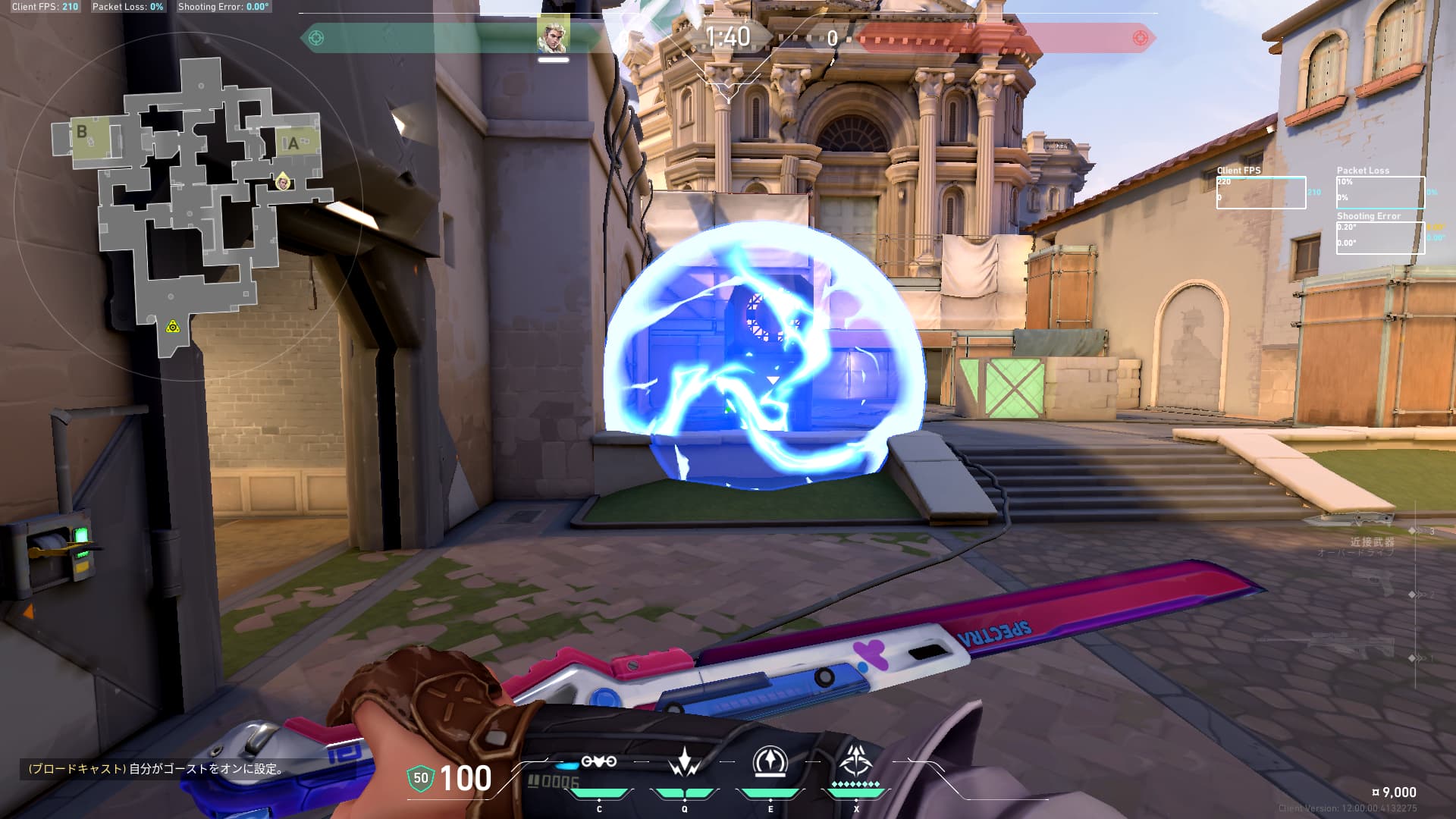Click the B site marker on minimap

coord(82,132)
